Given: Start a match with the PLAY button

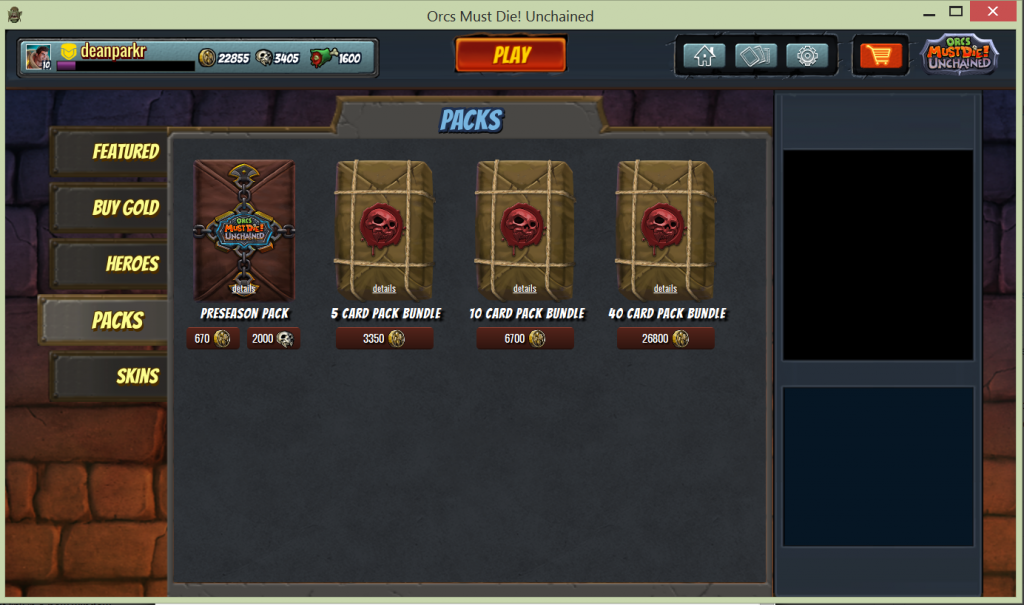Looking at the screenshot, I should pyautogui.click(x=511, y=55).
